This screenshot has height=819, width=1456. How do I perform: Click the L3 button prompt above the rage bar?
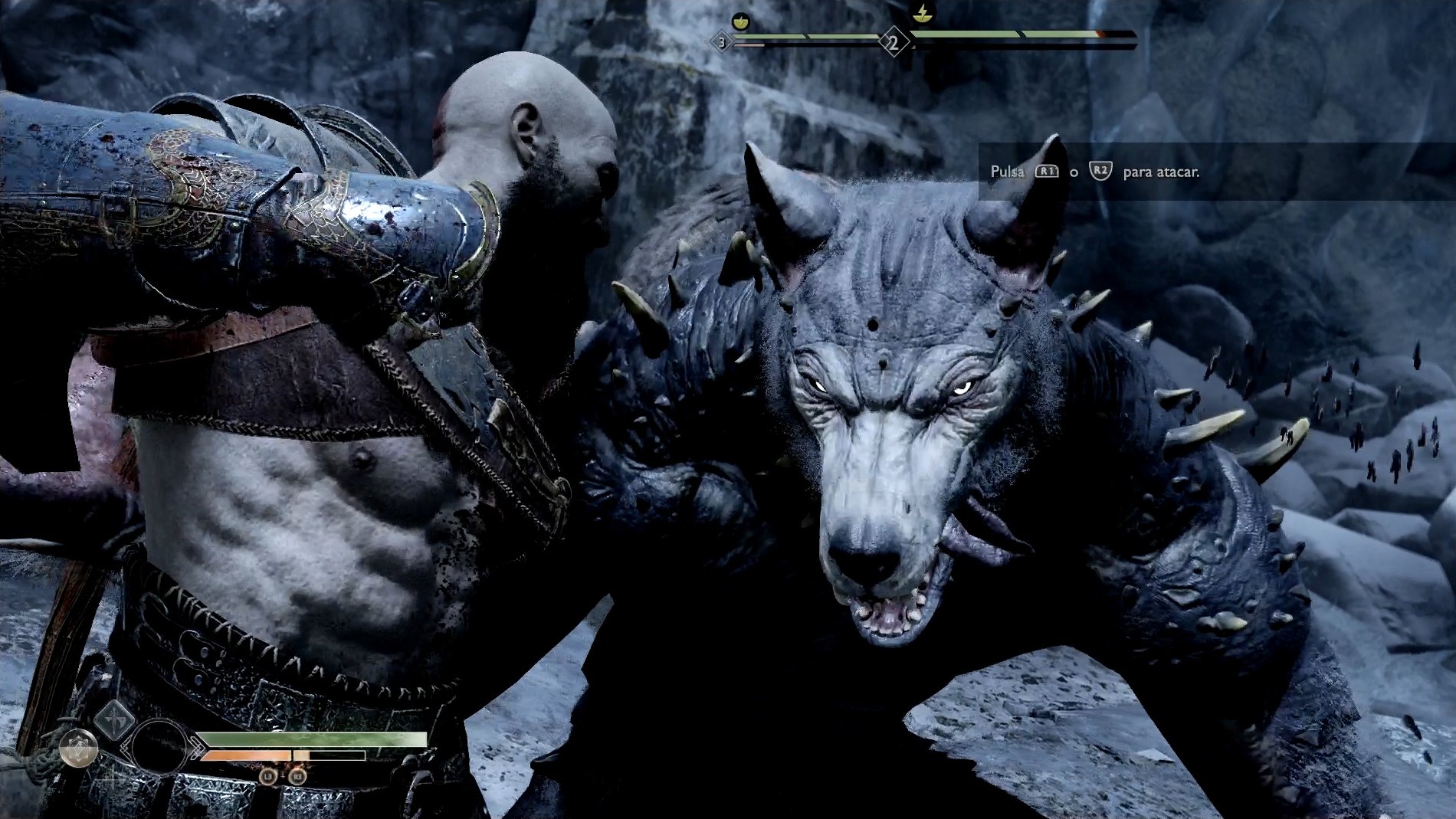(x=268, y=776)
